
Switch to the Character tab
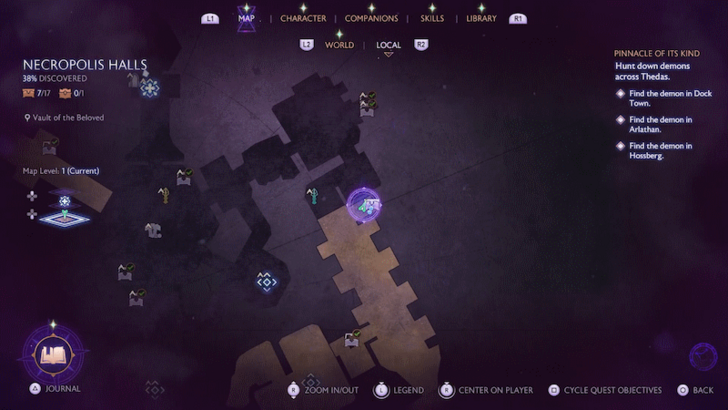(302, 18)
